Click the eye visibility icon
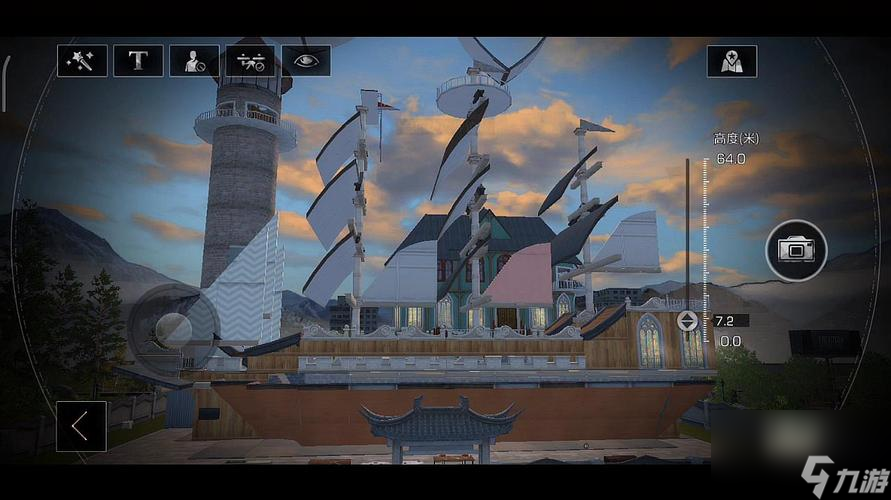 point(306,61)
